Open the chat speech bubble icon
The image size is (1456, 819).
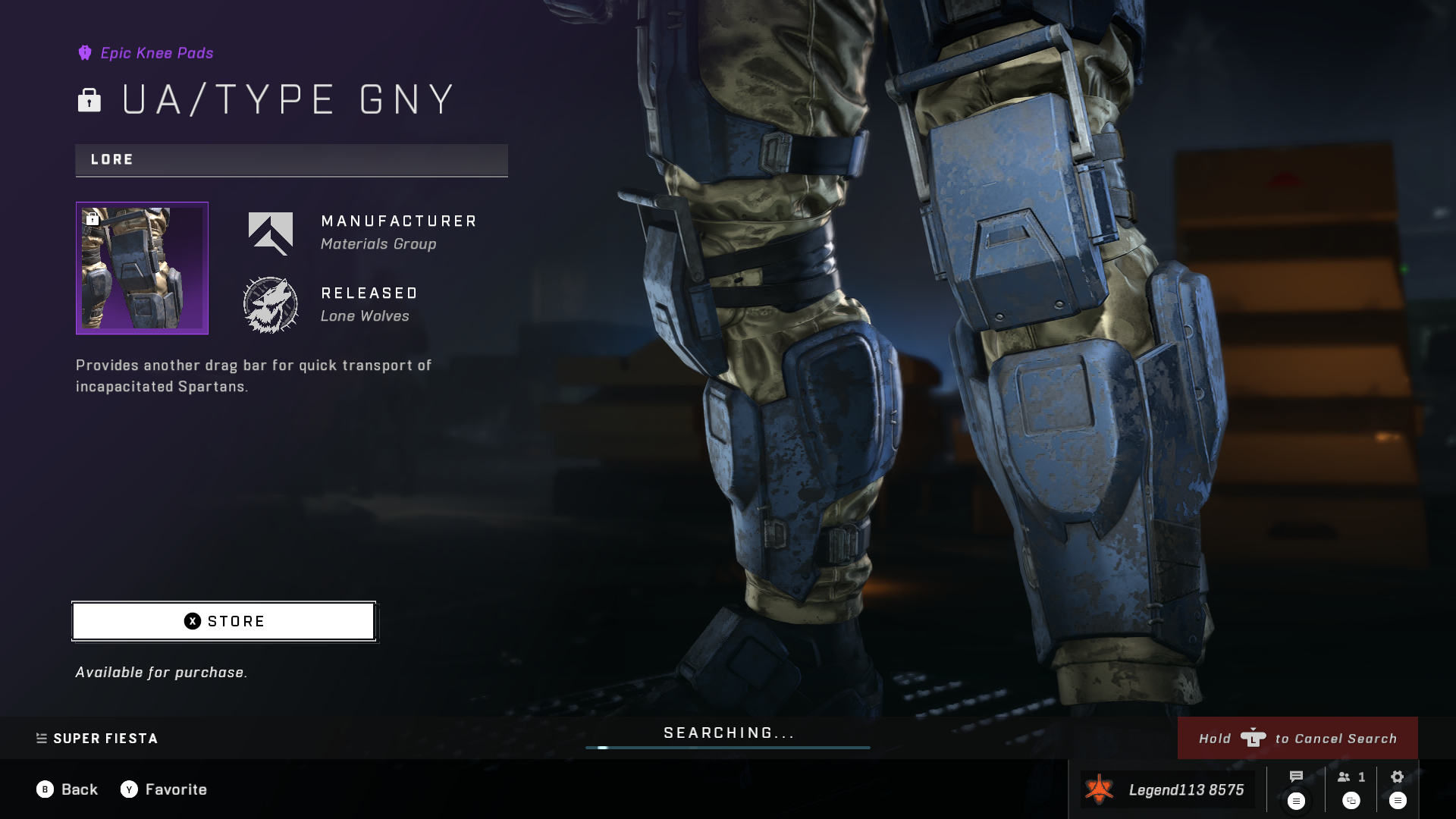[1296, 777]
